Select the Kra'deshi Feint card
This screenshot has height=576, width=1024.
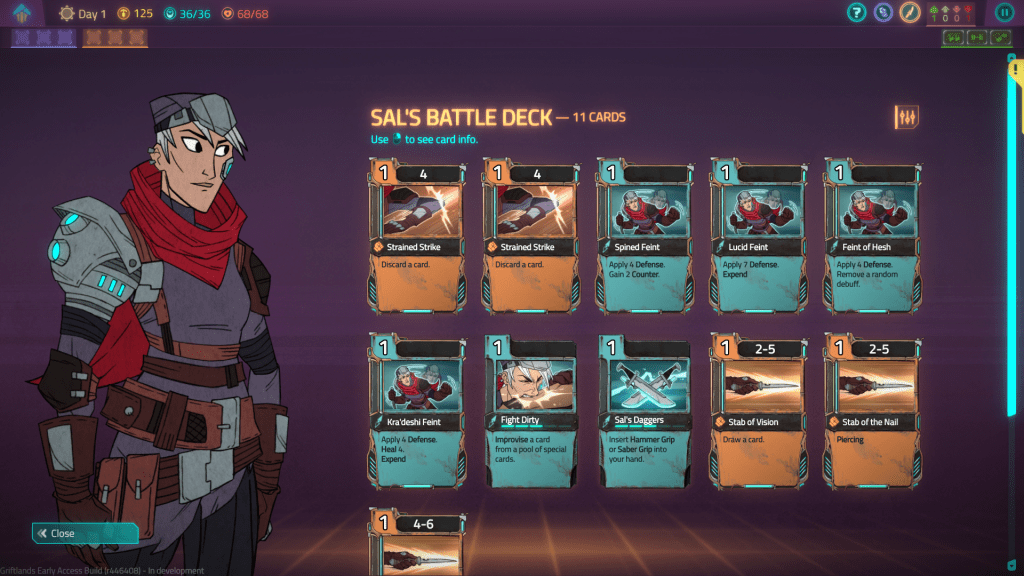coord(418,410)
